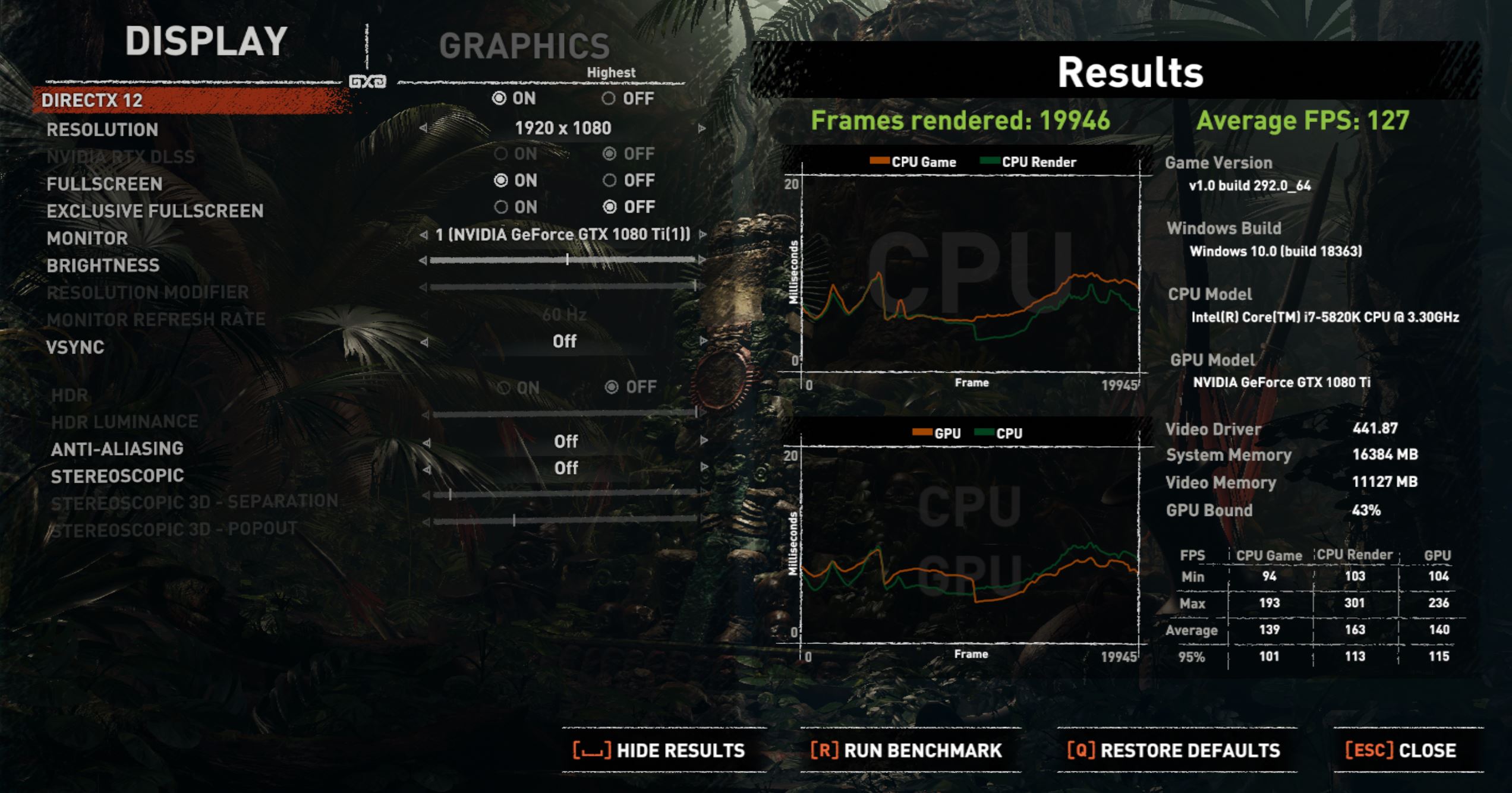Hide the benchmark results
This screenshot has width=1512, height=793.
659,750
